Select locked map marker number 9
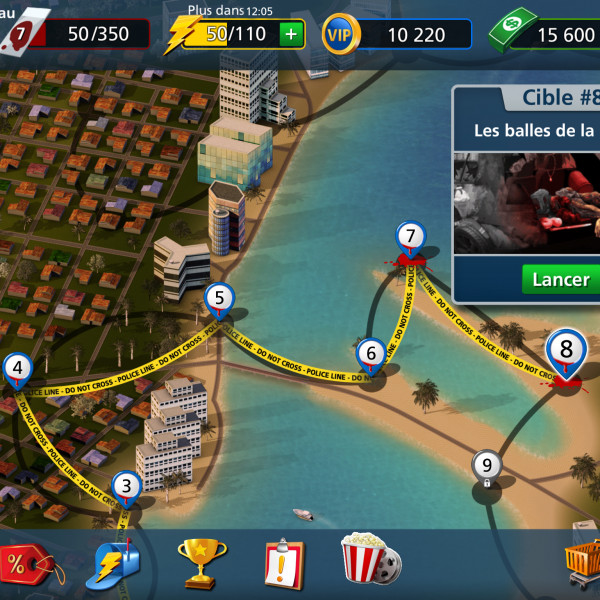Image resolution: width=600 pixels, height=600 pixels. [487, 466]
